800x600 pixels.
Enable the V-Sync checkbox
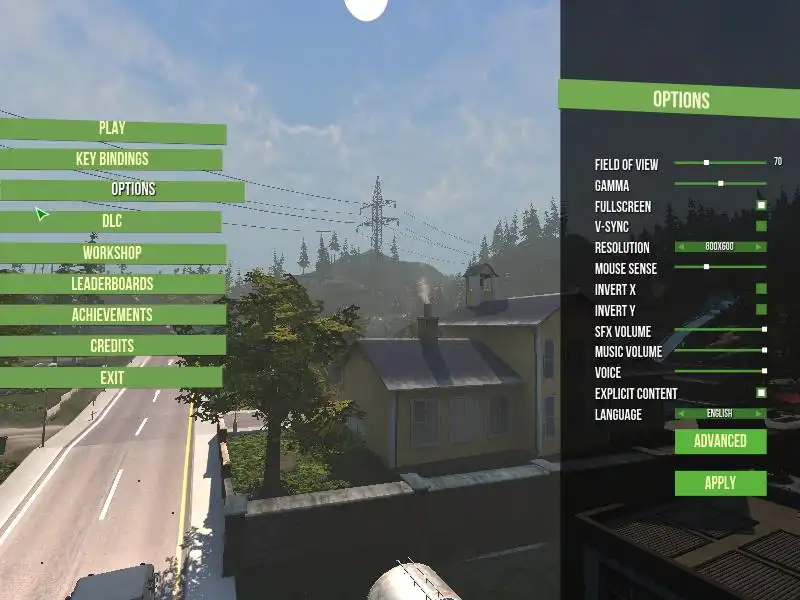(761, 226)
